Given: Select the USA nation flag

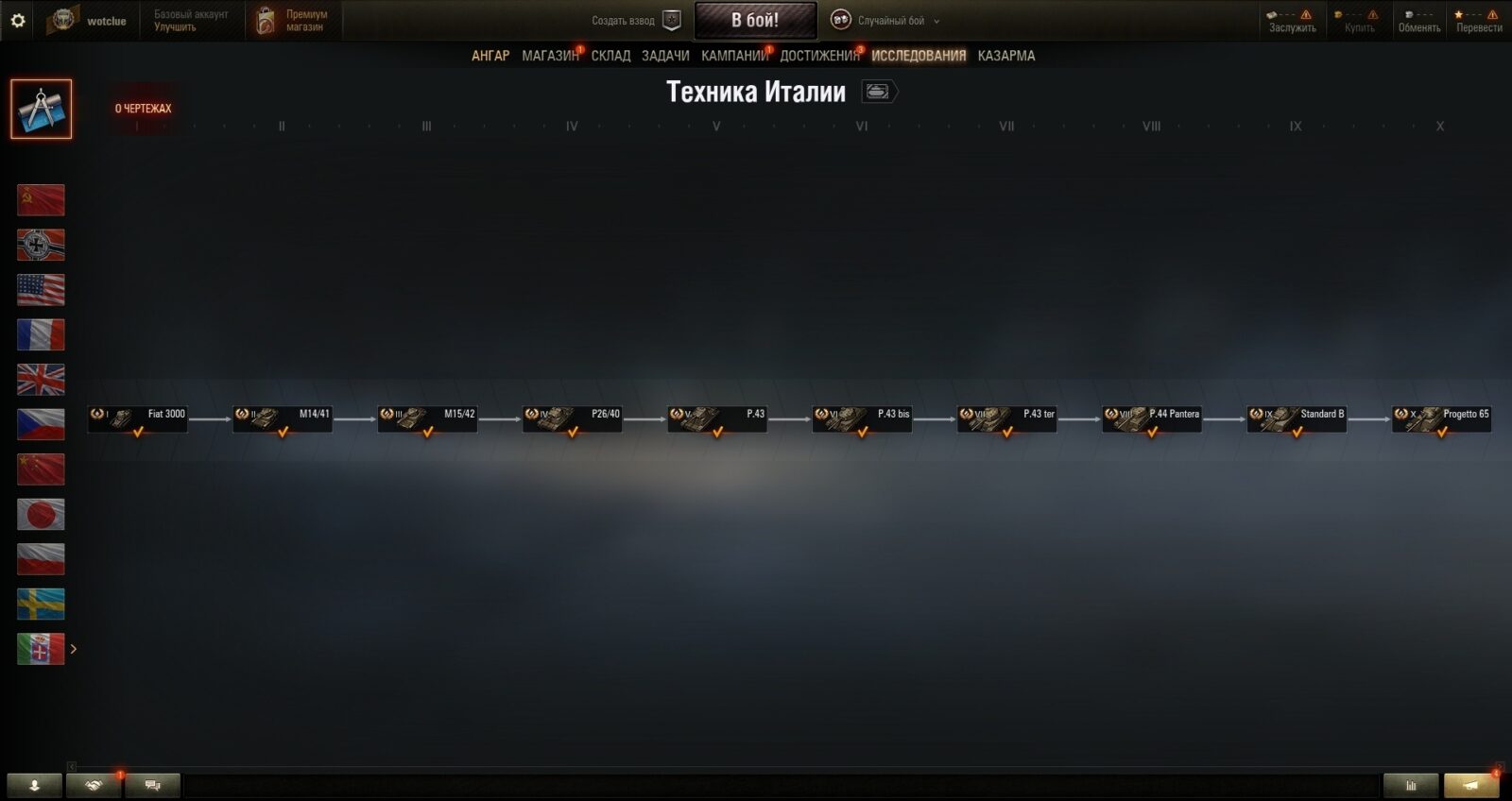Looking at the screenshot, I should [x=41, y=290].
